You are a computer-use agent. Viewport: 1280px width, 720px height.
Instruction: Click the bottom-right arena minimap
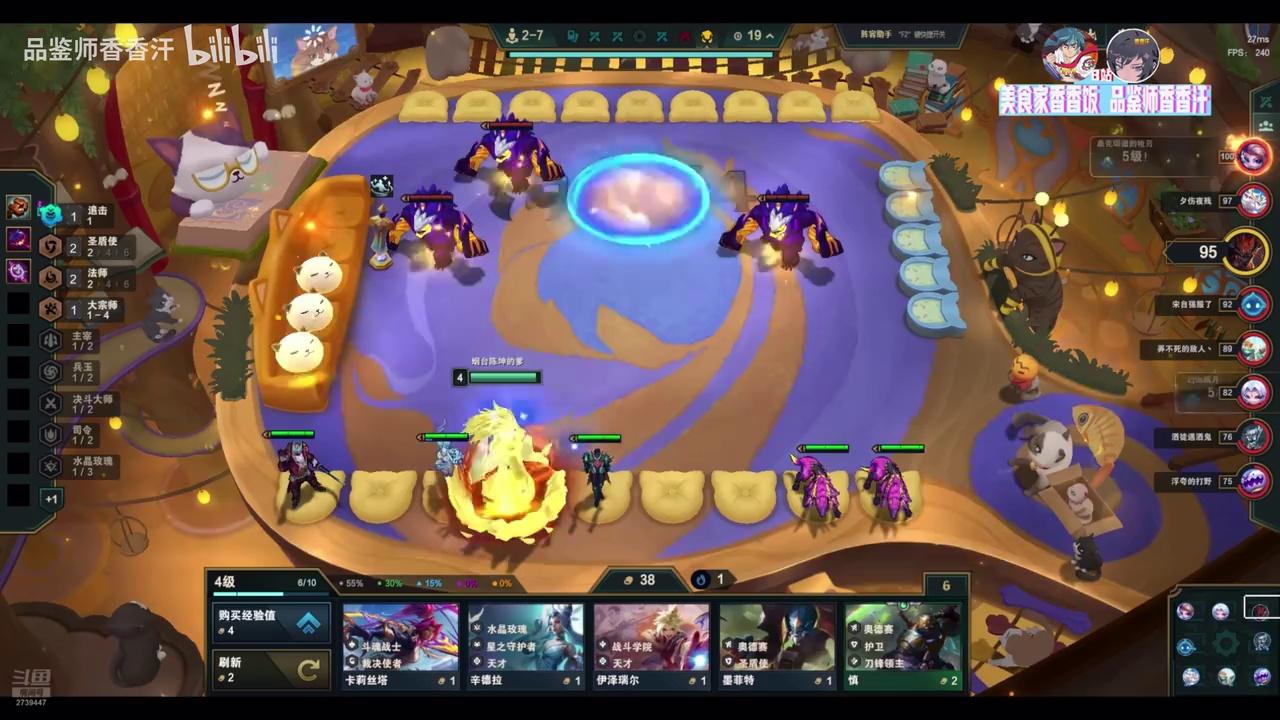click(1224, 642)
